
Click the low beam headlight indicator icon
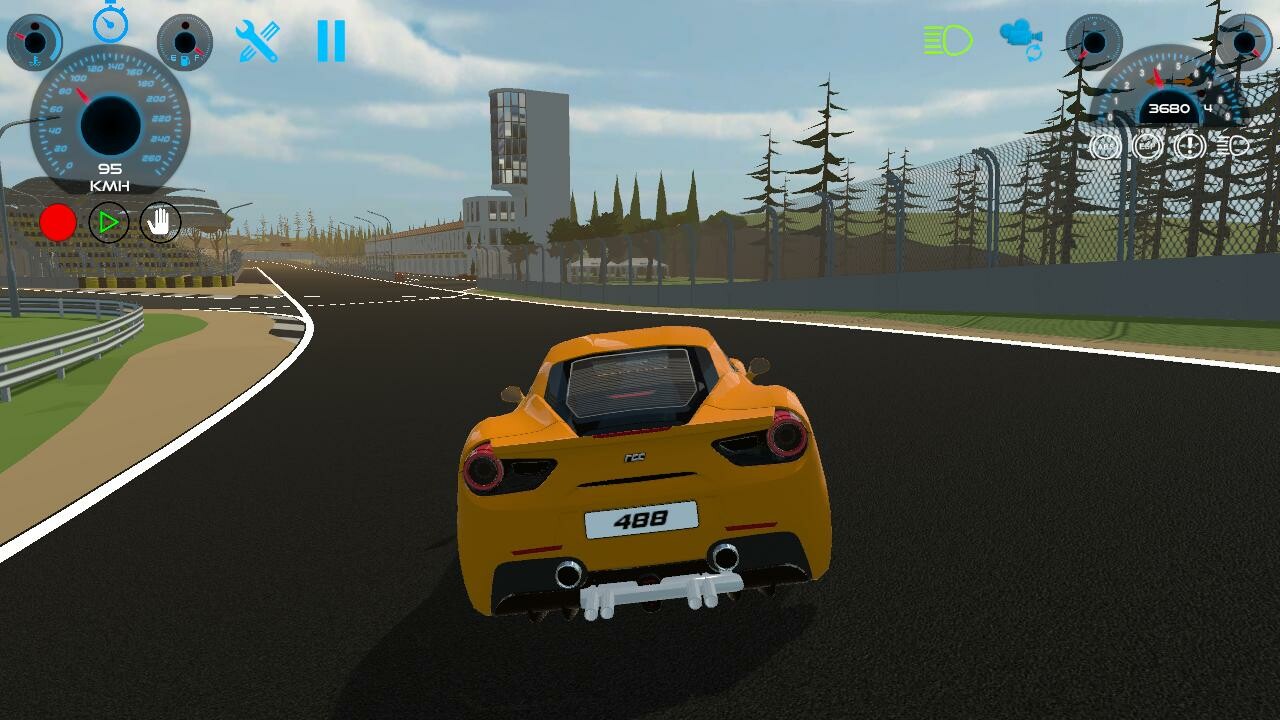tap(1230, 145)
